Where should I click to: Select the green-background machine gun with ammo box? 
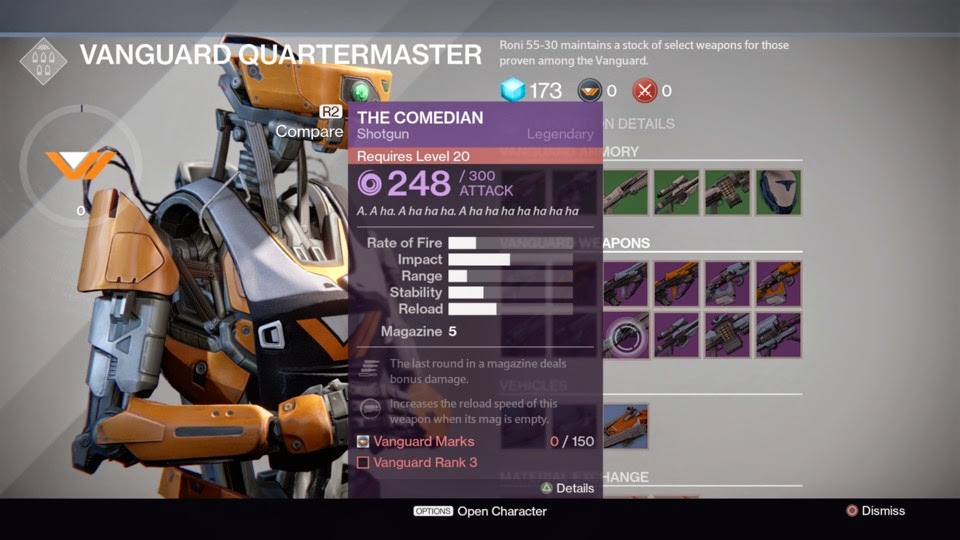[x=727, y=193]
